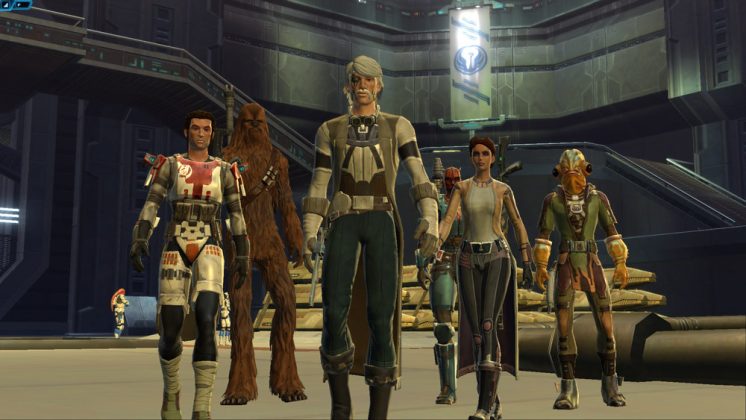Click the dark chat tab beside the triangle icon
Screen dimensions: 746x420
pyautogui.click(x=20, y=5)
